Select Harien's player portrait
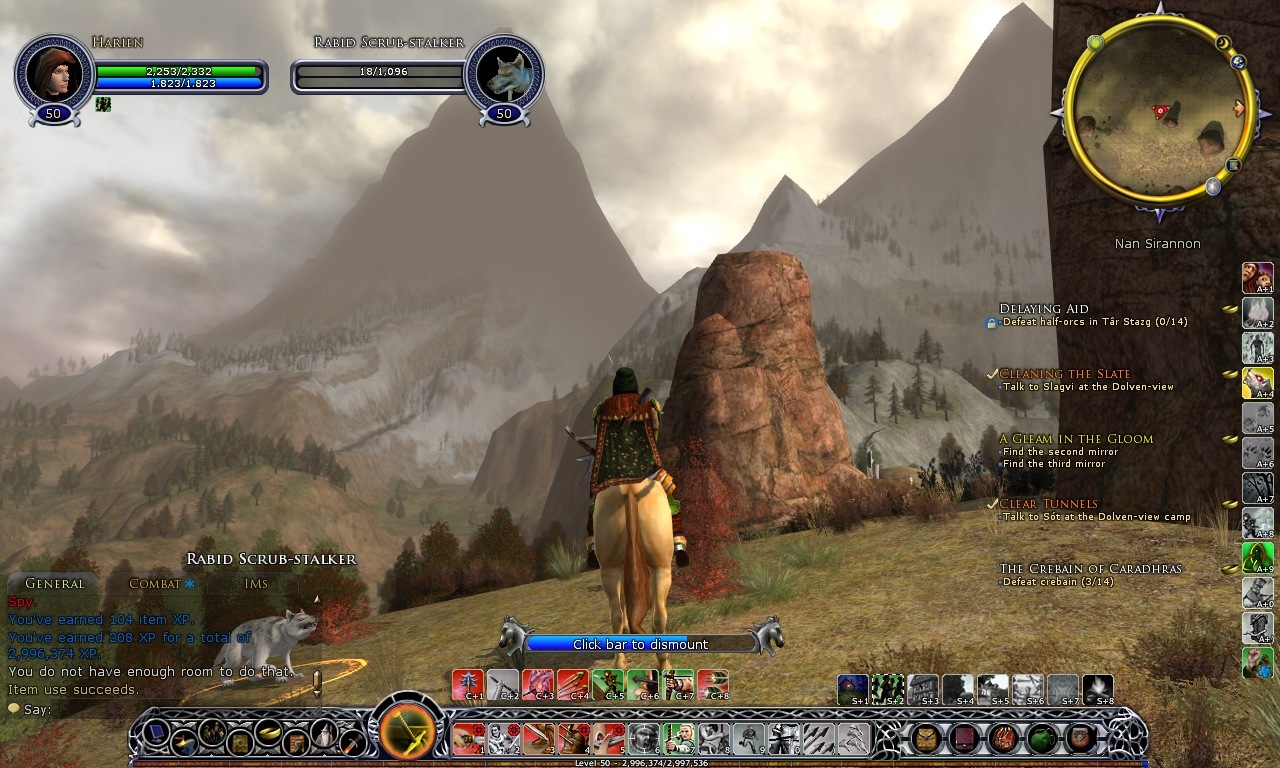 [54, 72]
